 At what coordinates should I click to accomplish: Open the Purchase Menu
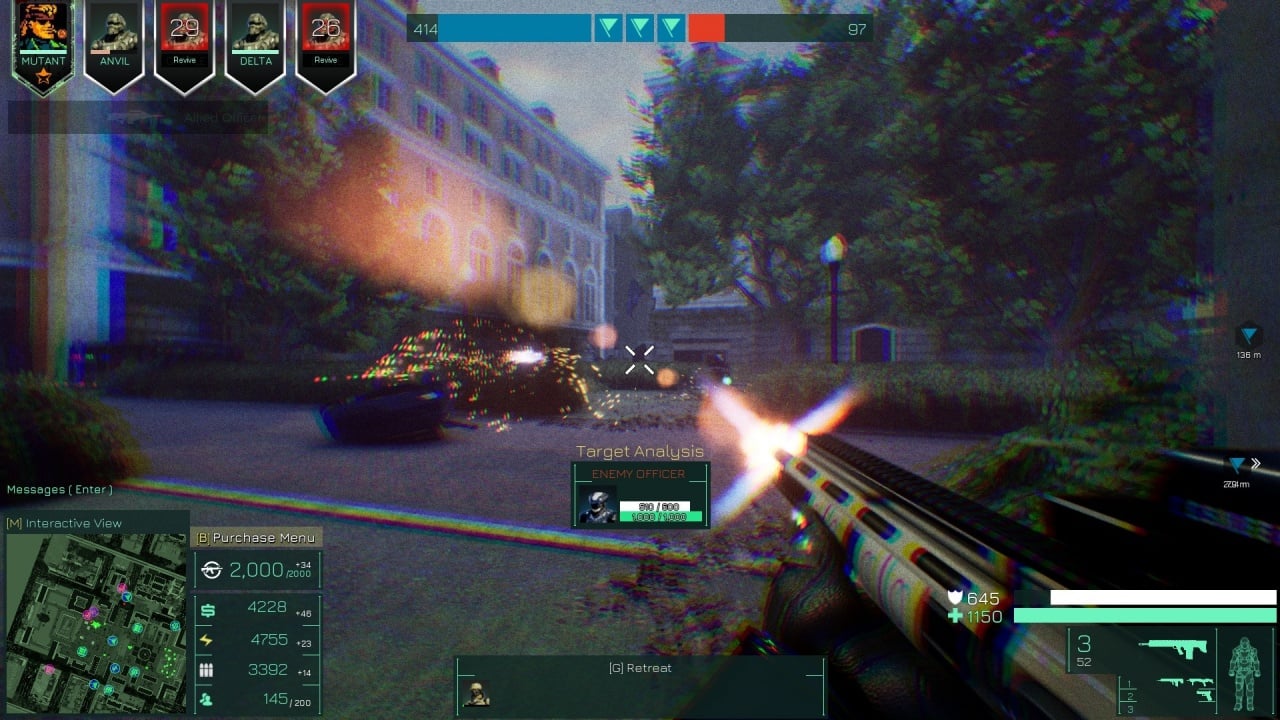[256, 537]
